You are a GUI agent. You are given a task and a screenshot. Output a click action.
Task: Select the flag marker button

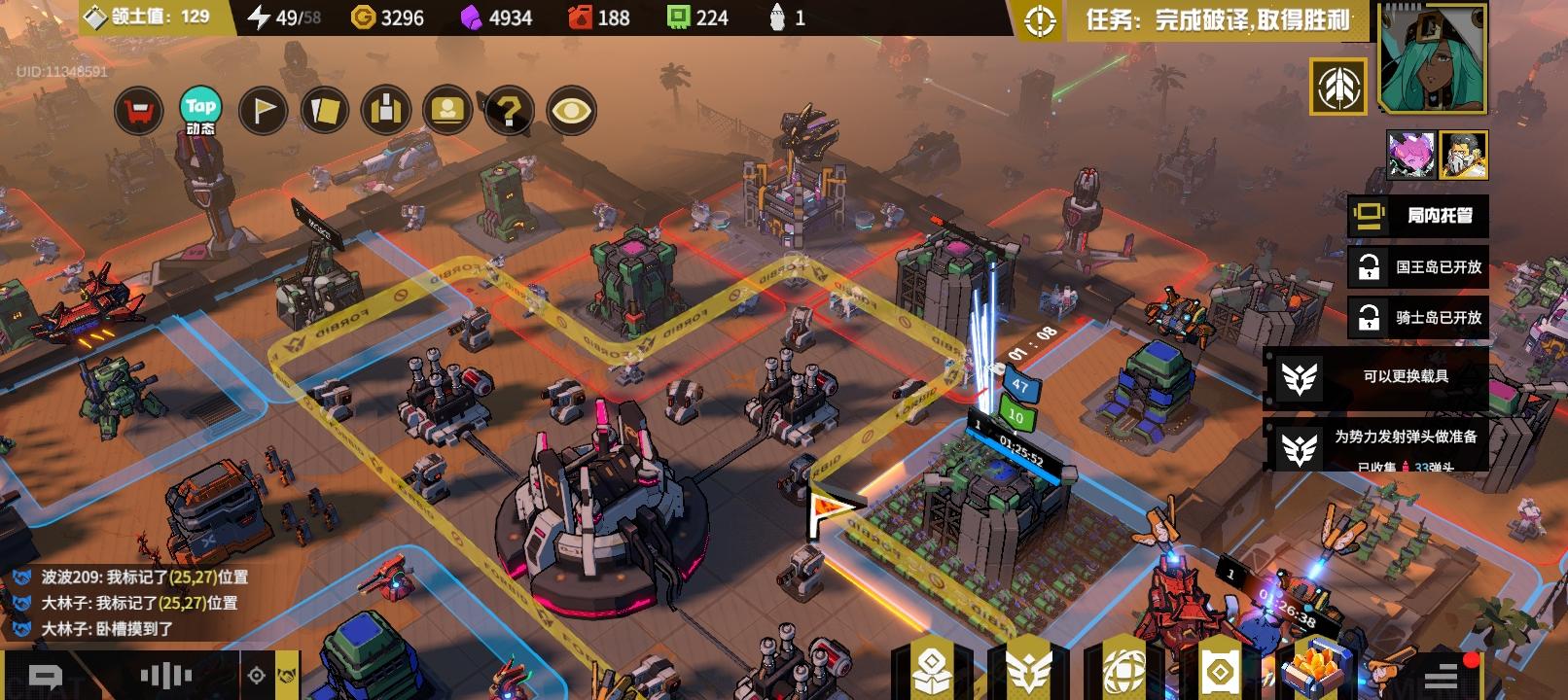pos(263,111)
